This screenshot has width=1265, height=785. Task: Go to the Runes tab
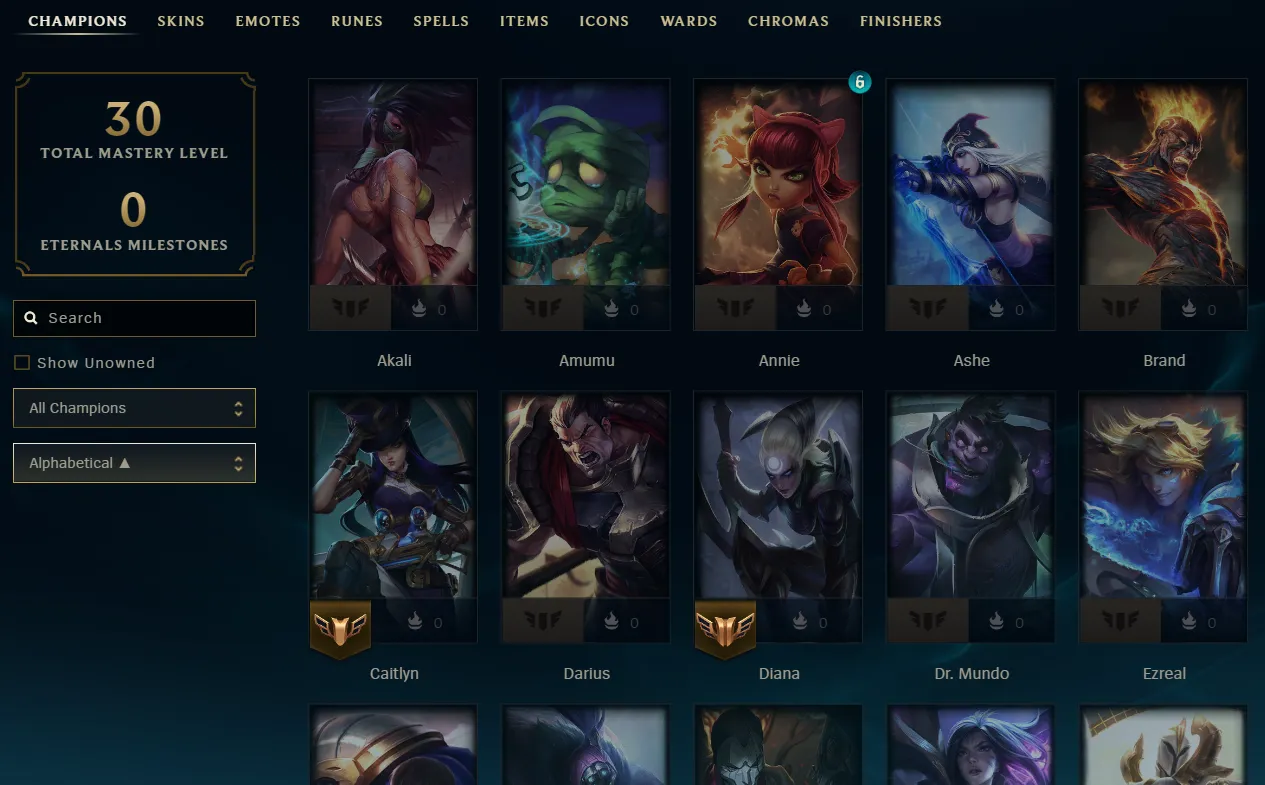(x=357, y=21)
